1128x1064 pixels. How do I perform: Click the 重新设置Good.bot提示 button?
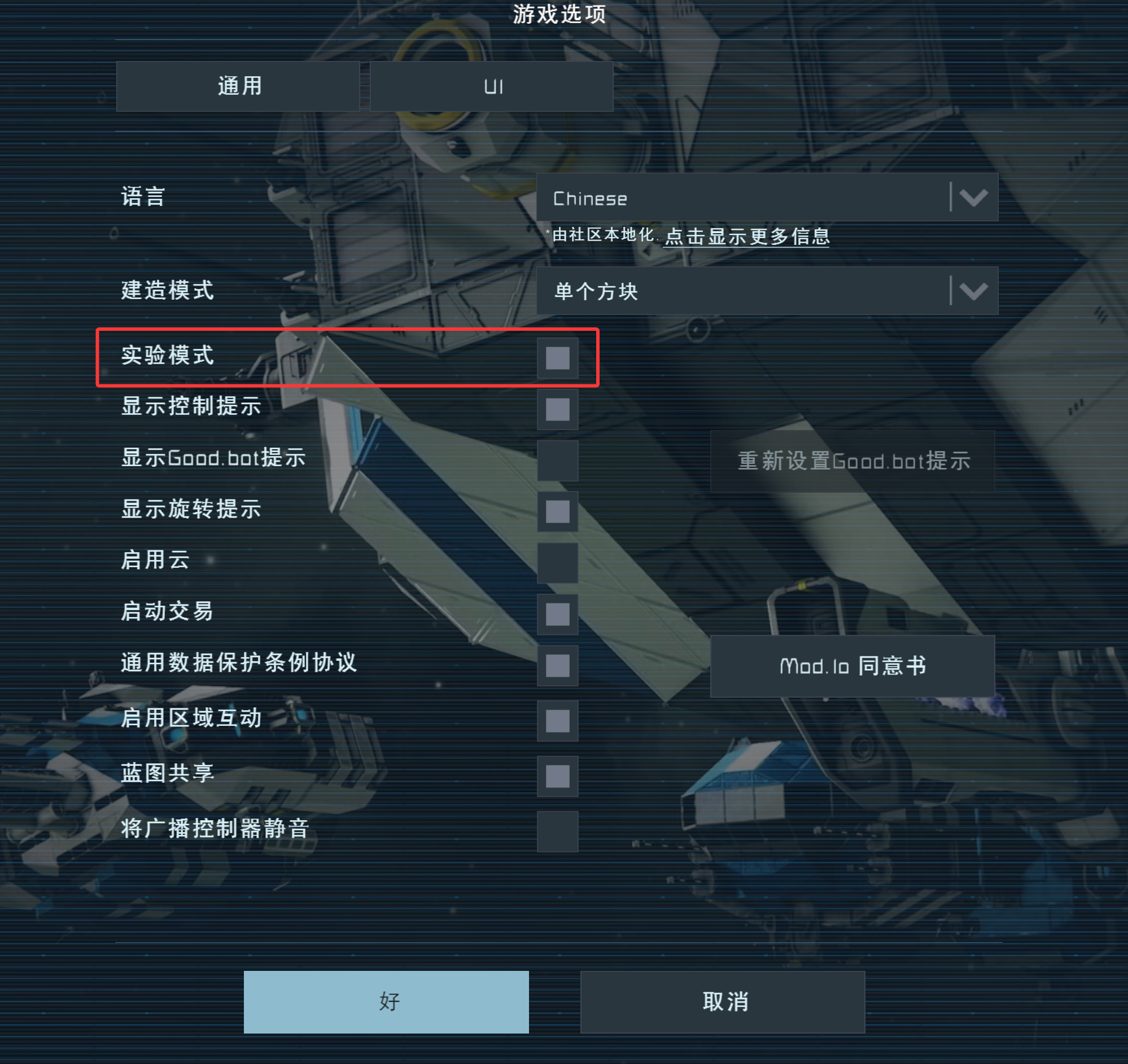854,461
